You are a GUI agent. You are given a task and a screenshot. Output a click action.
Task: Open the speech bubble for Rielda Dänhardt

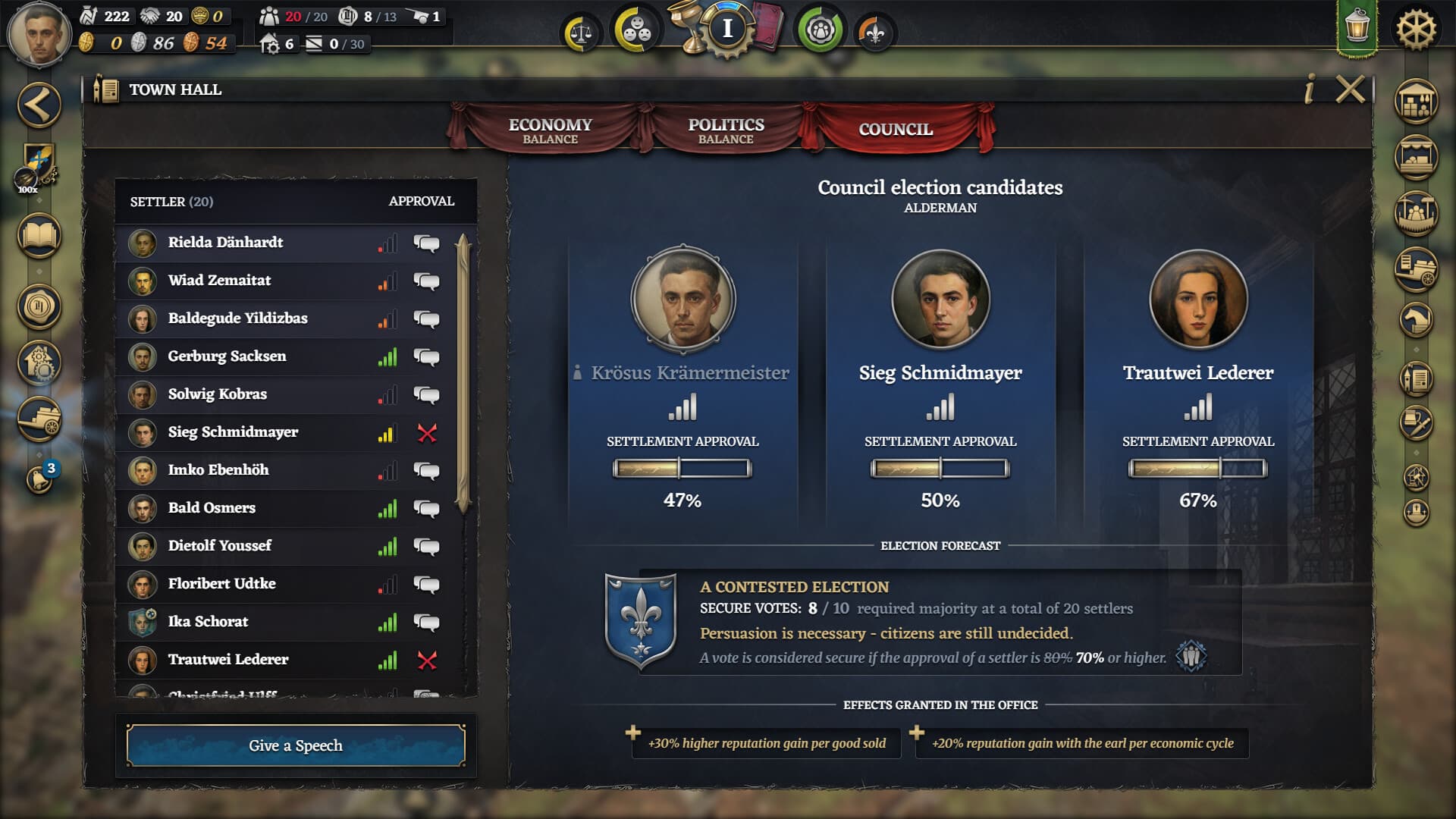tap(426, 243)
